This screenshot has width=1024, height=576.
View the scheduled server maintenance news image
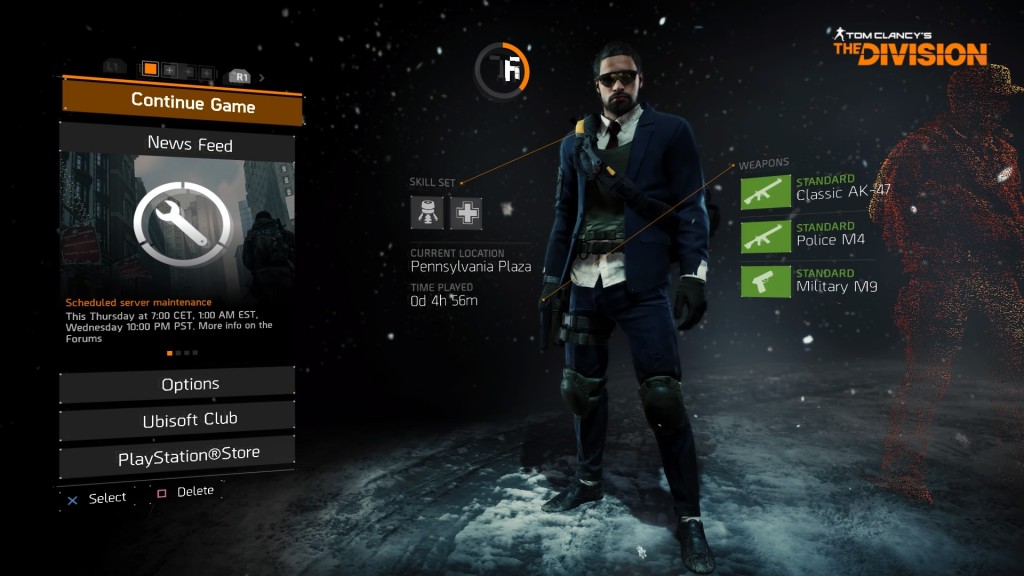178,220
